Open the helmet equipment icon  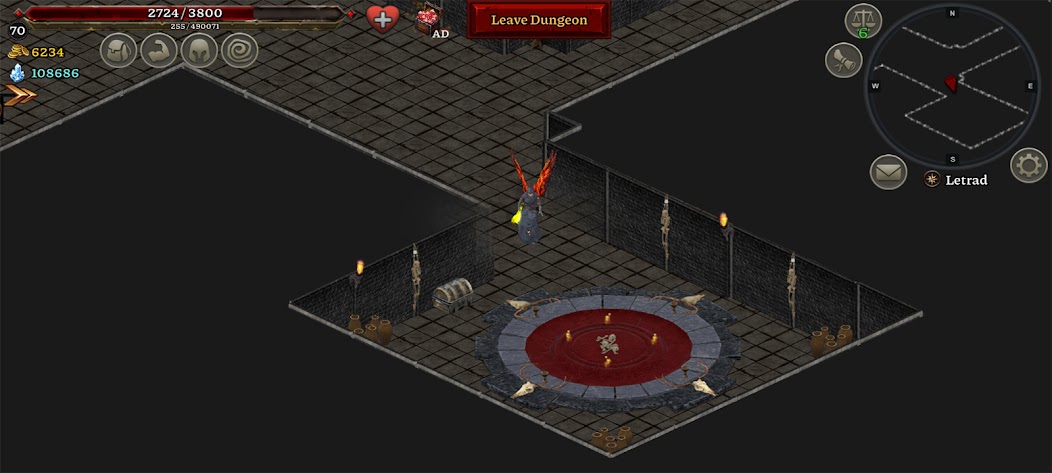point(199,50)
